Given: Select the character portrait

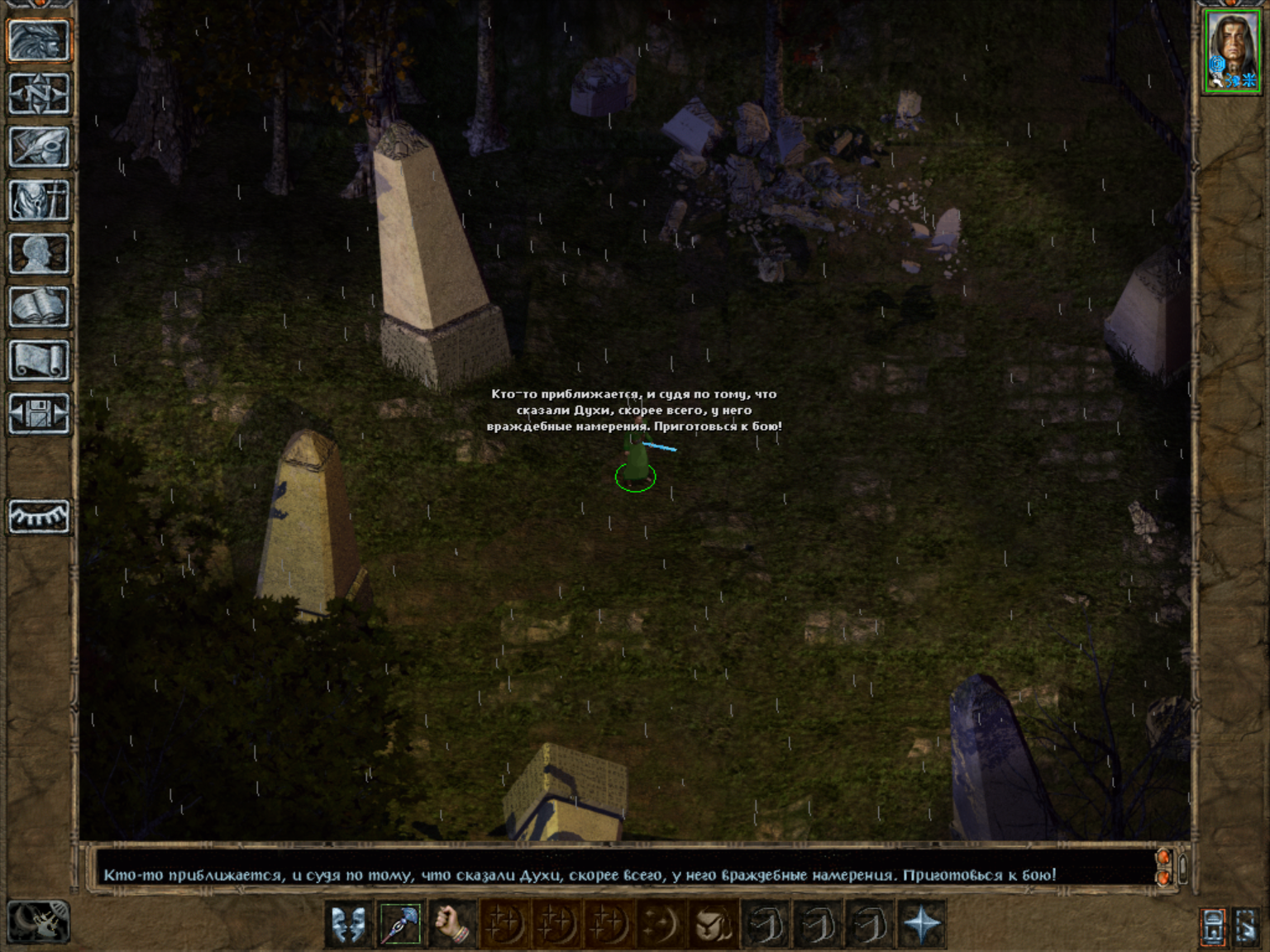Looking at the screenshot, I should (x=1232, y=50).
